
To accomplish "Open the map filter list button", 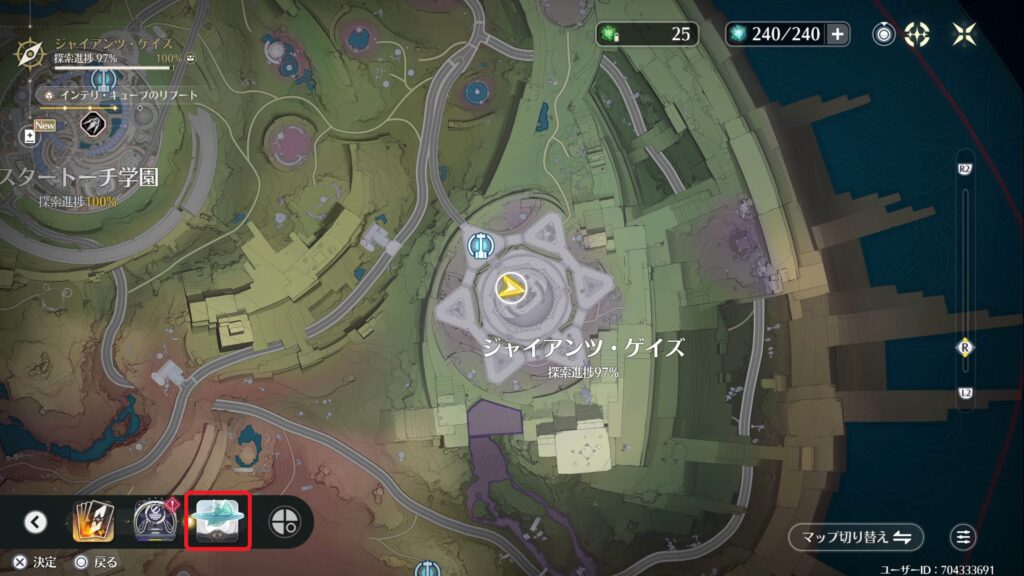I will (x=963, y=537).
